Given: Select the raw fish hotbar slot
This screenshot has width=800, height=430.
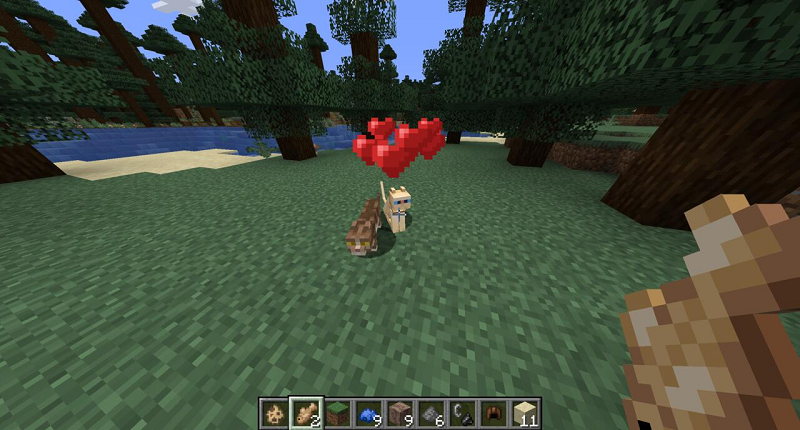Looking at the screenshot, I should 305,412.
